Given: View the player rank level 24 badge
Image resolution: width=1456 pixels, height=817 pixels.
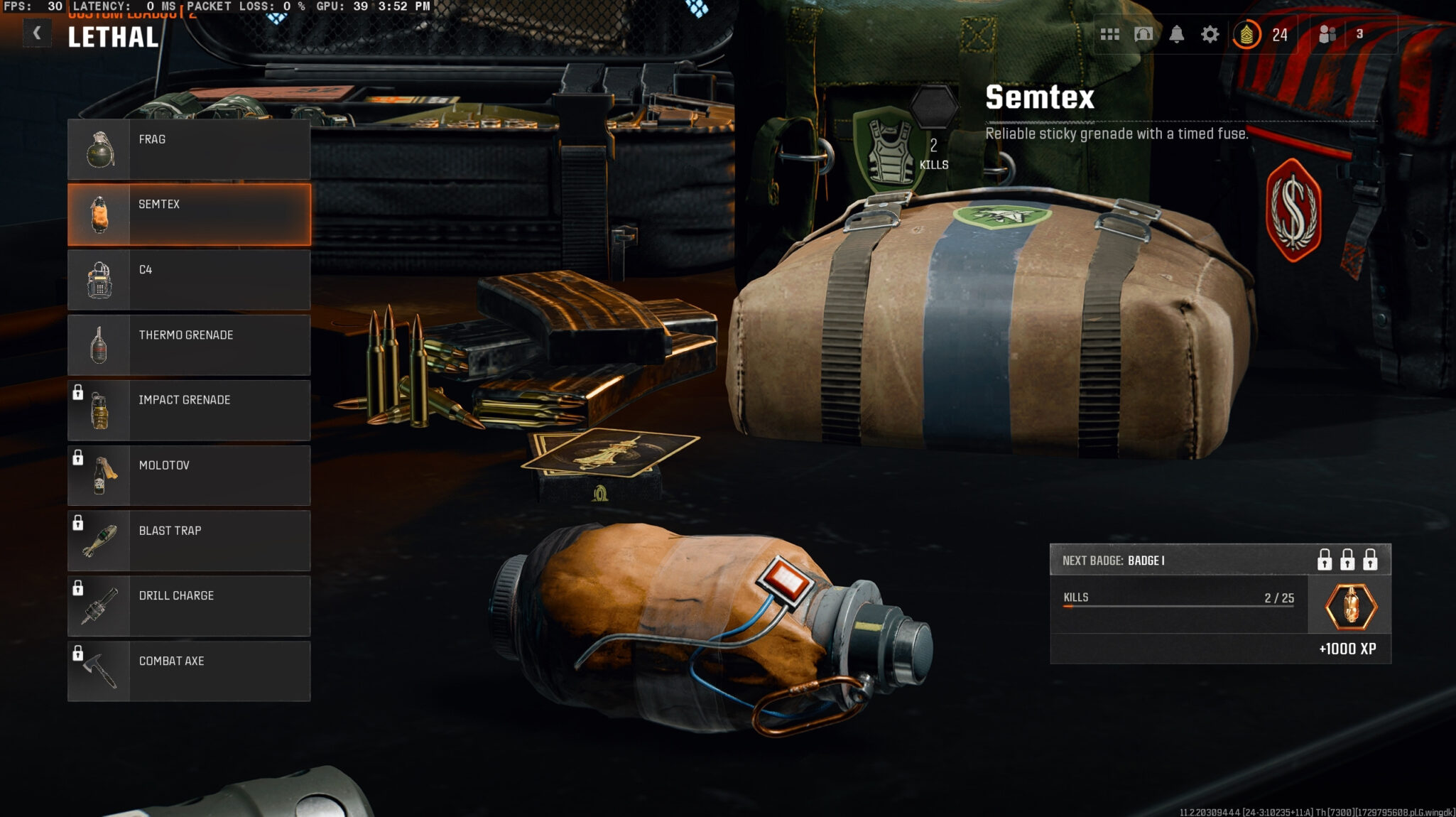Looking at the screenshot, I should (1247, 34).
